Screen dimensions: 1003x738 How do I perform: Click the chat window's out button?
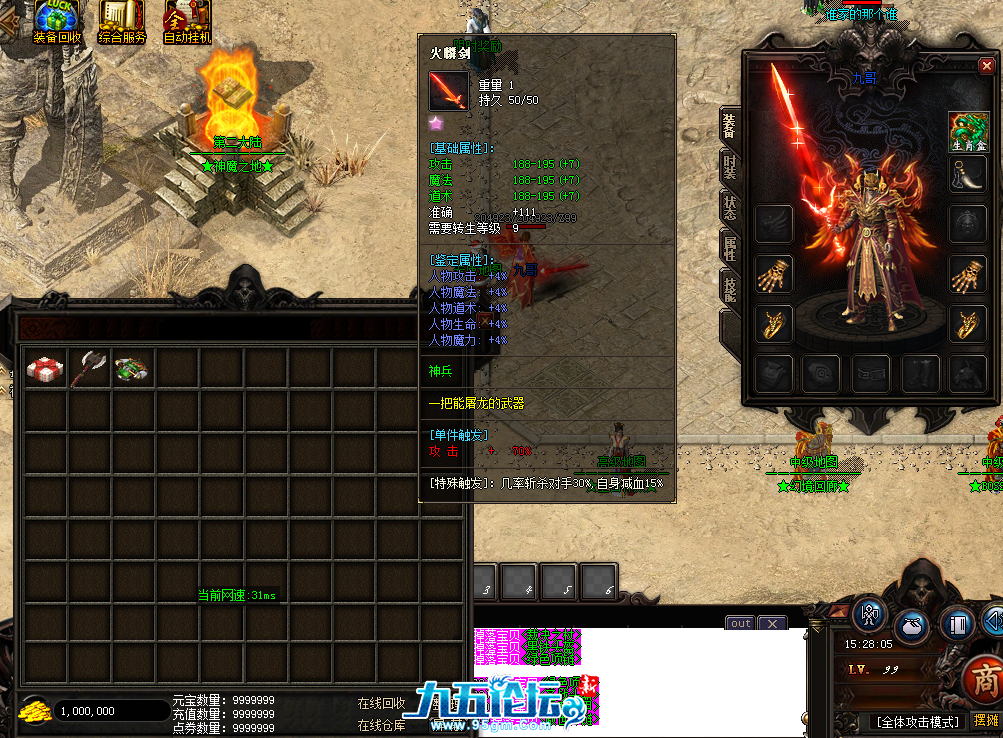(x=740, y=623)
